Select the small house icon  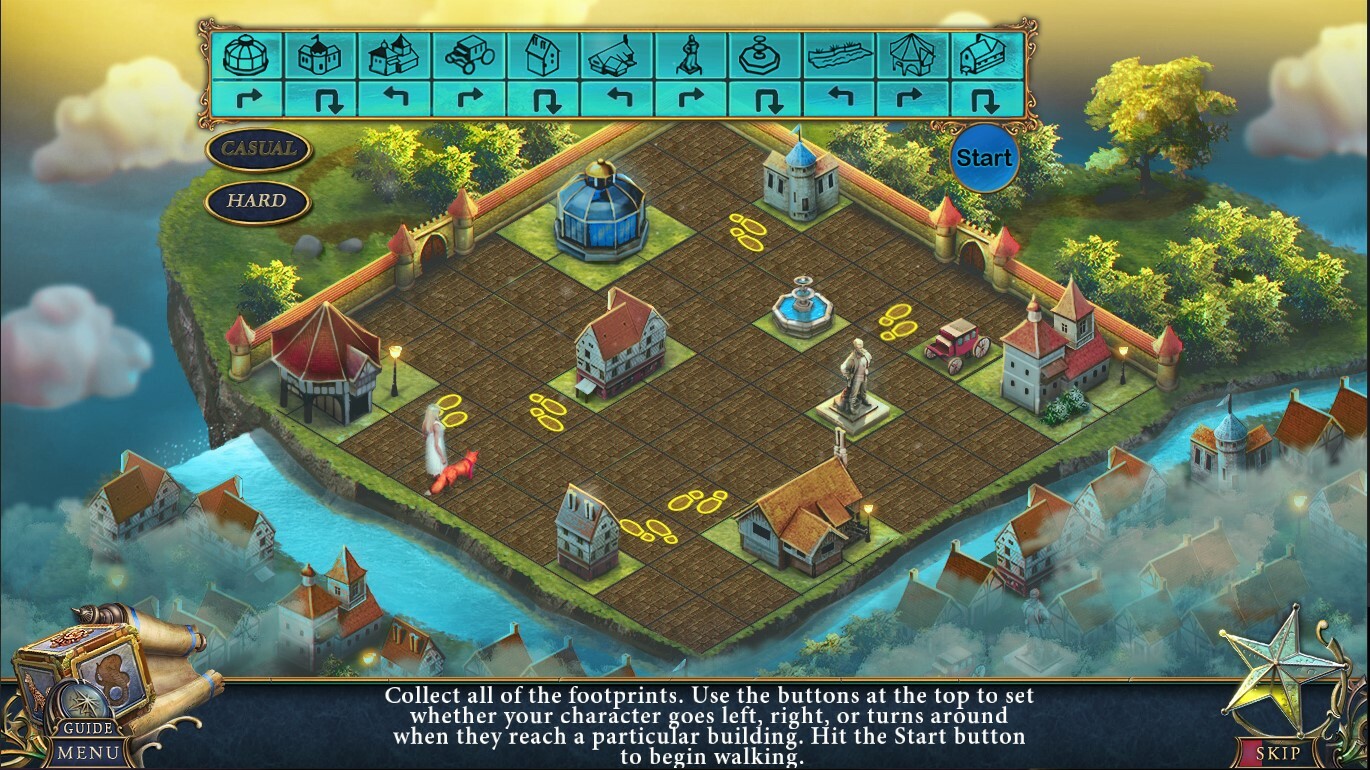543,55
